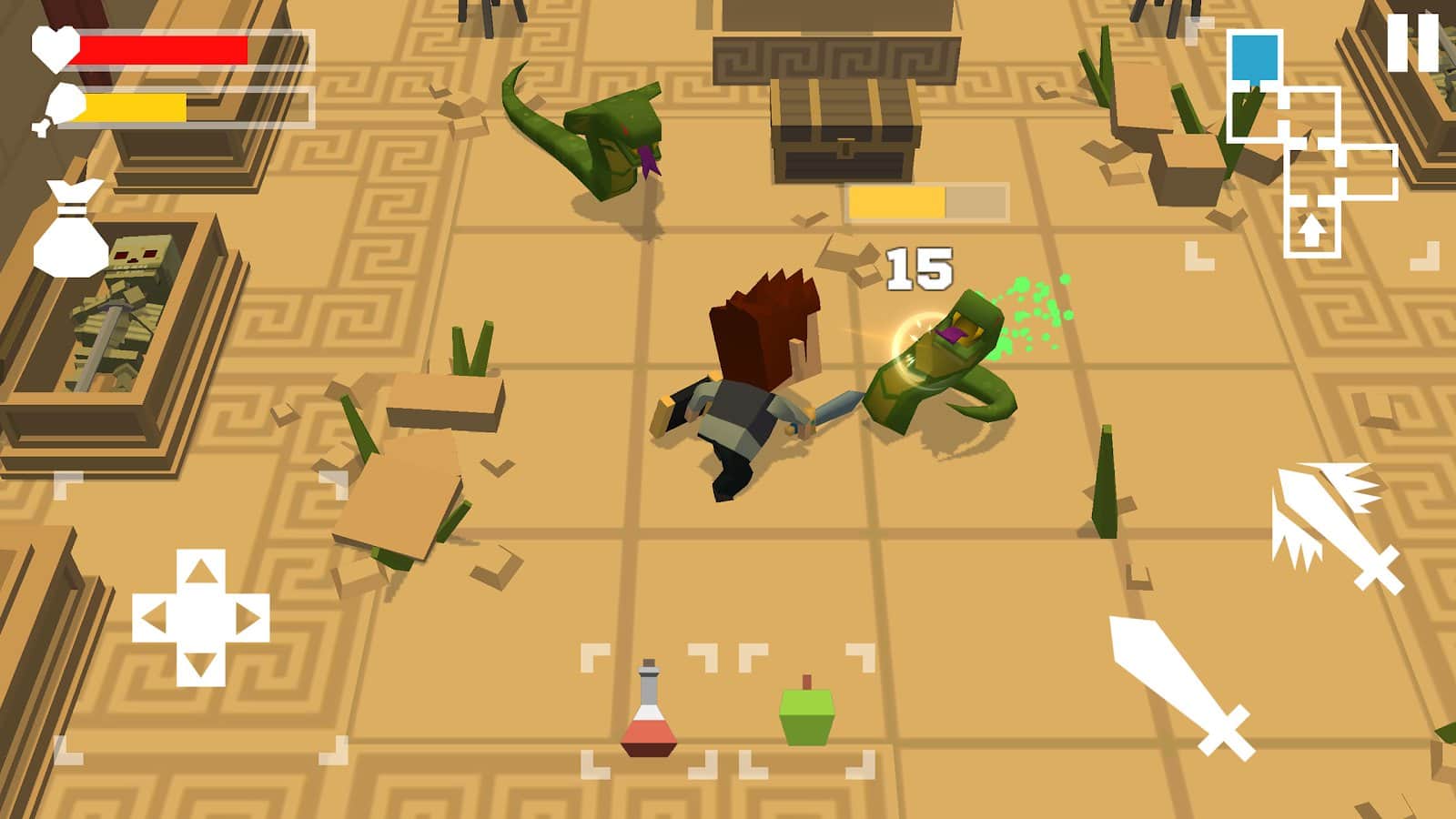Tap the yellow hunger bar

coord(136,109)
